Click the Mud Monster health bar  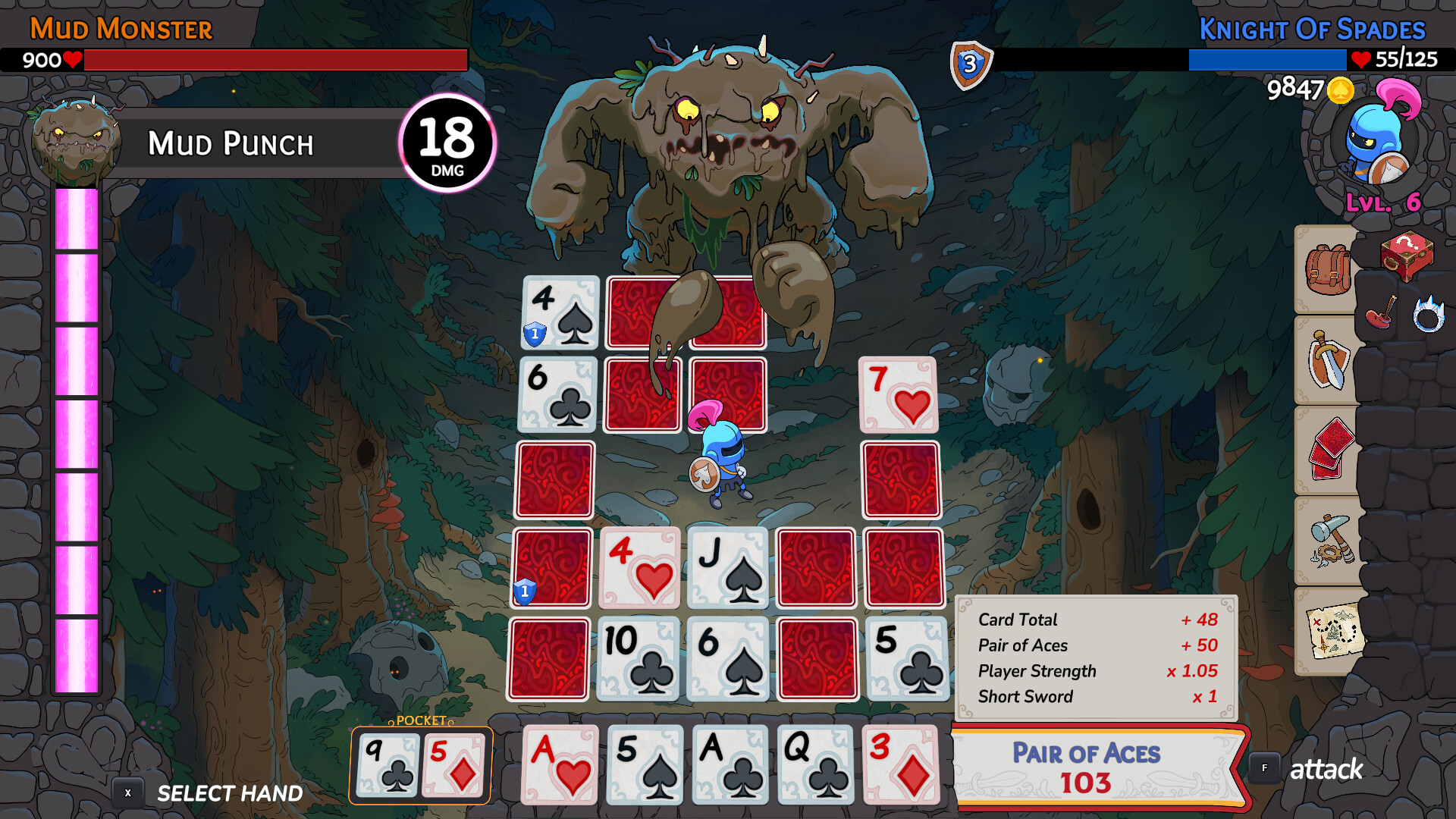point(273,58)
